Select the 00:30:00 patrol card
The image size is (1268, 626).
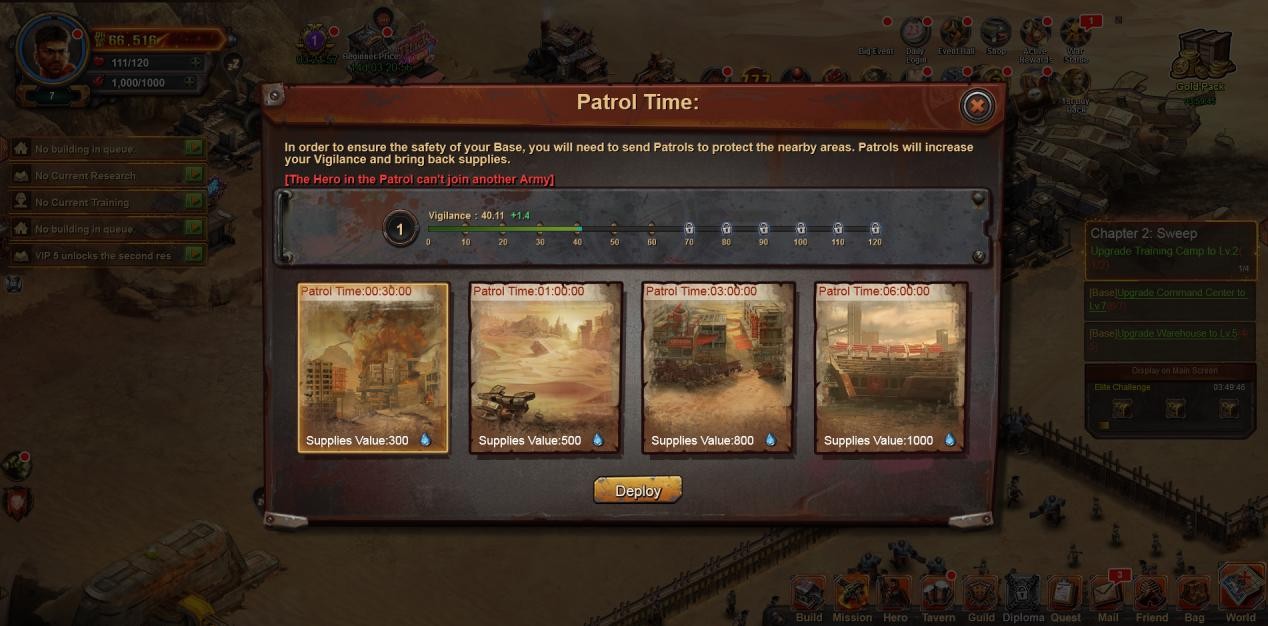pos(373,367)
